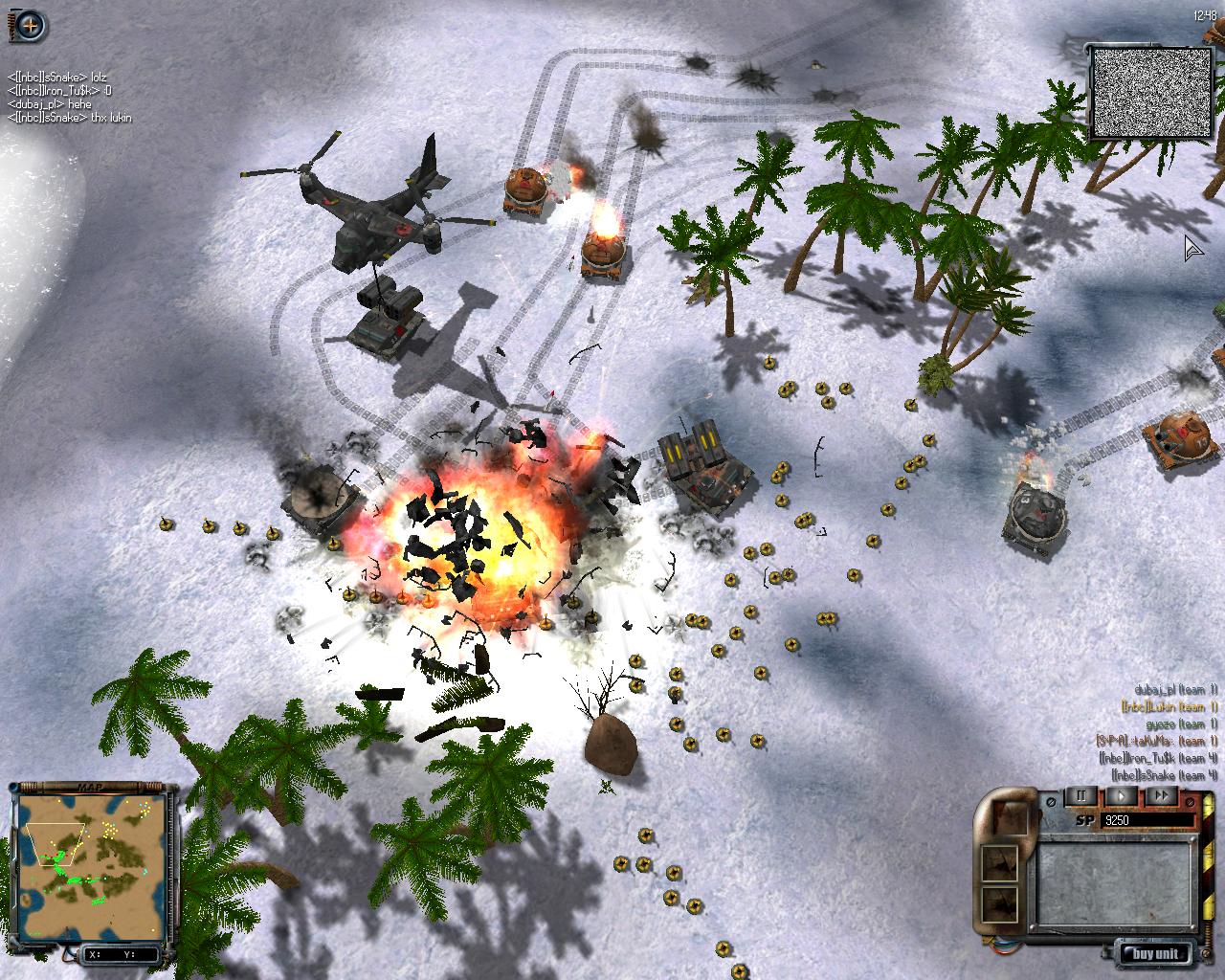Select player [nbc]sSnake in the player list
This screenshot has height=980, width=1225.
1164,775
